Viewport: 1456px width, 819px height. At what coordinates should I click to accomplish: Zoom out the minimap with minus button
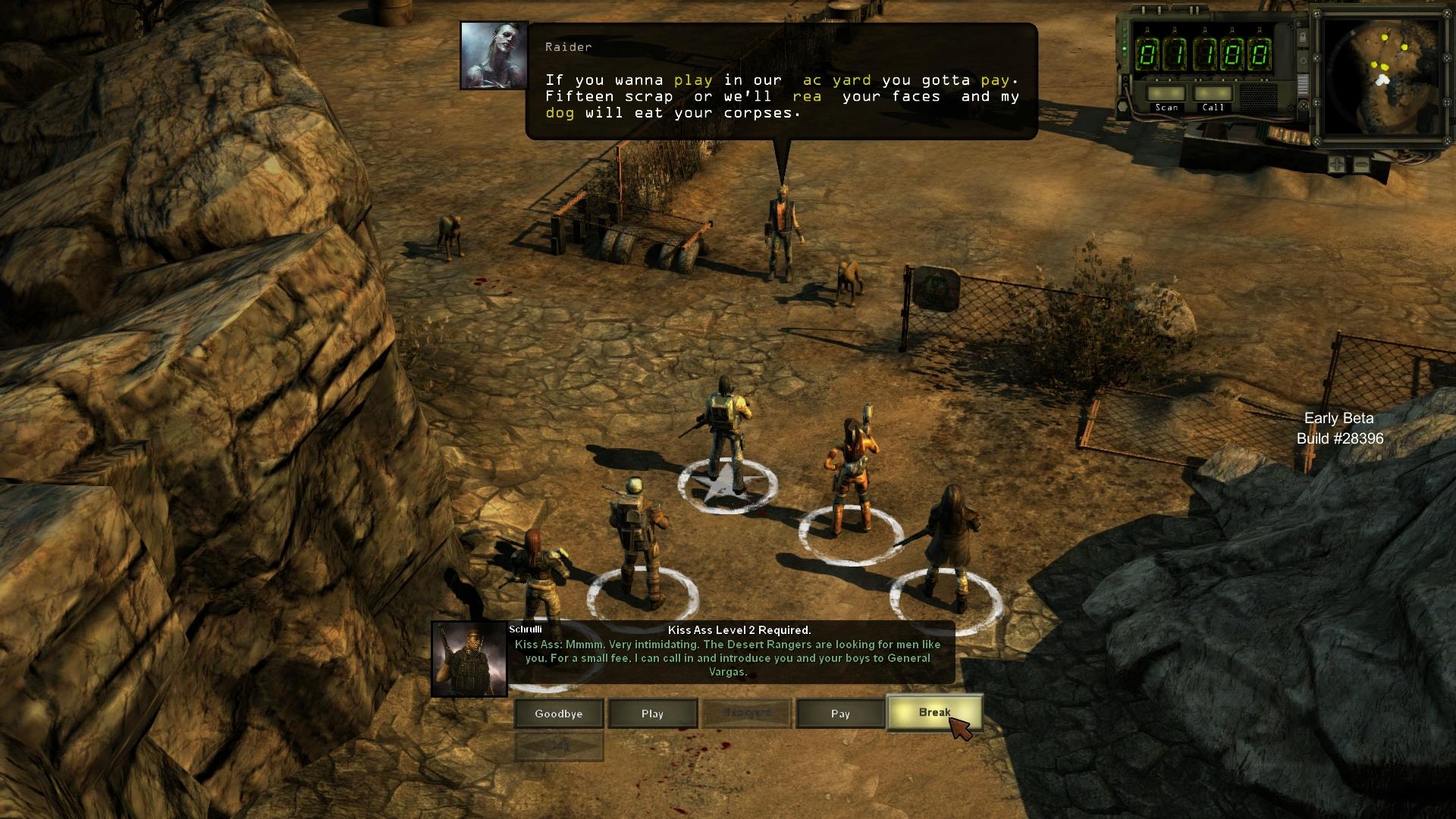pyautogui.click(x=1361, y=164)
